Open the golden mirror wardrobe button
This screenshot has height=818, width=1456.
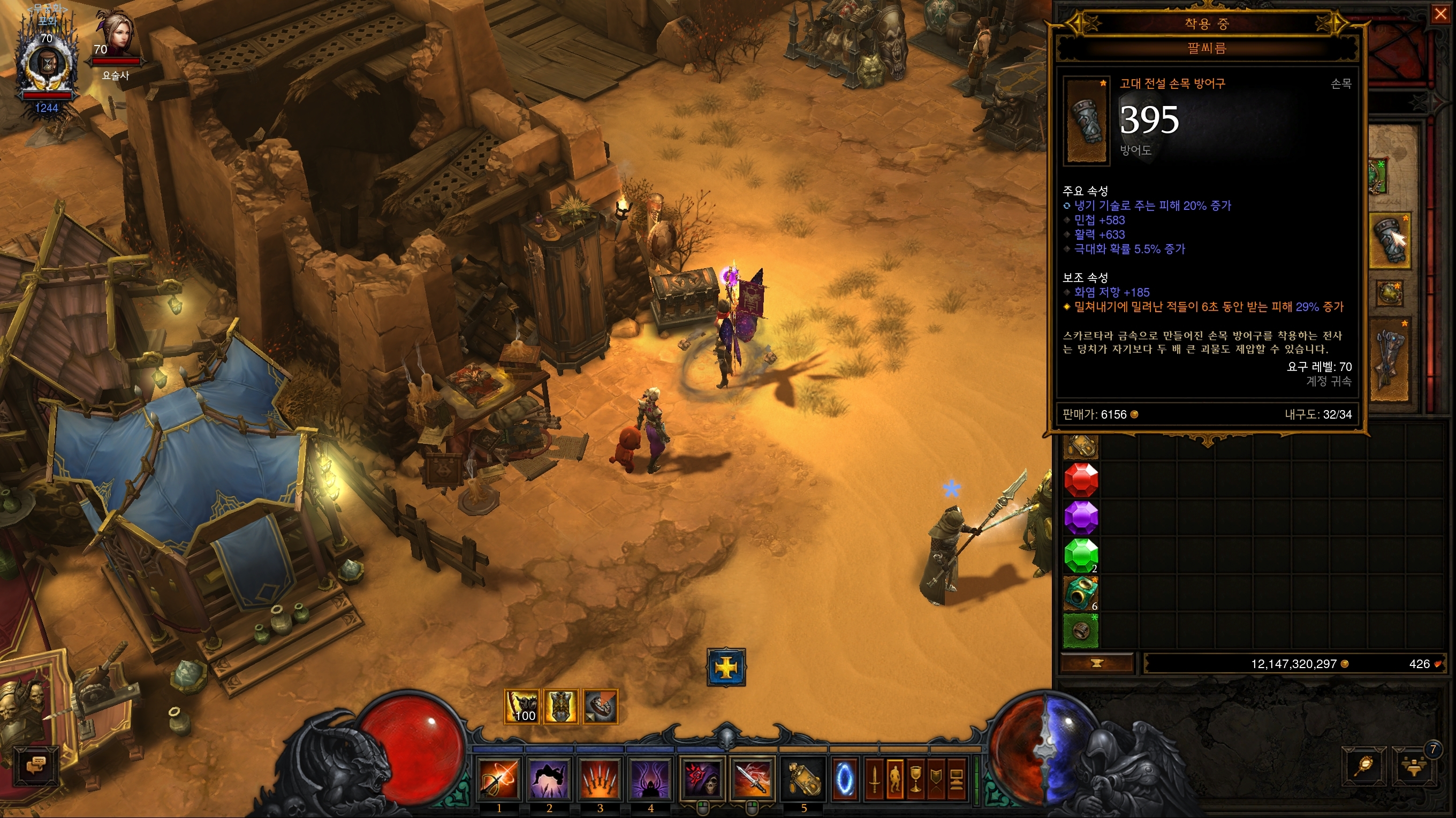1364,767
